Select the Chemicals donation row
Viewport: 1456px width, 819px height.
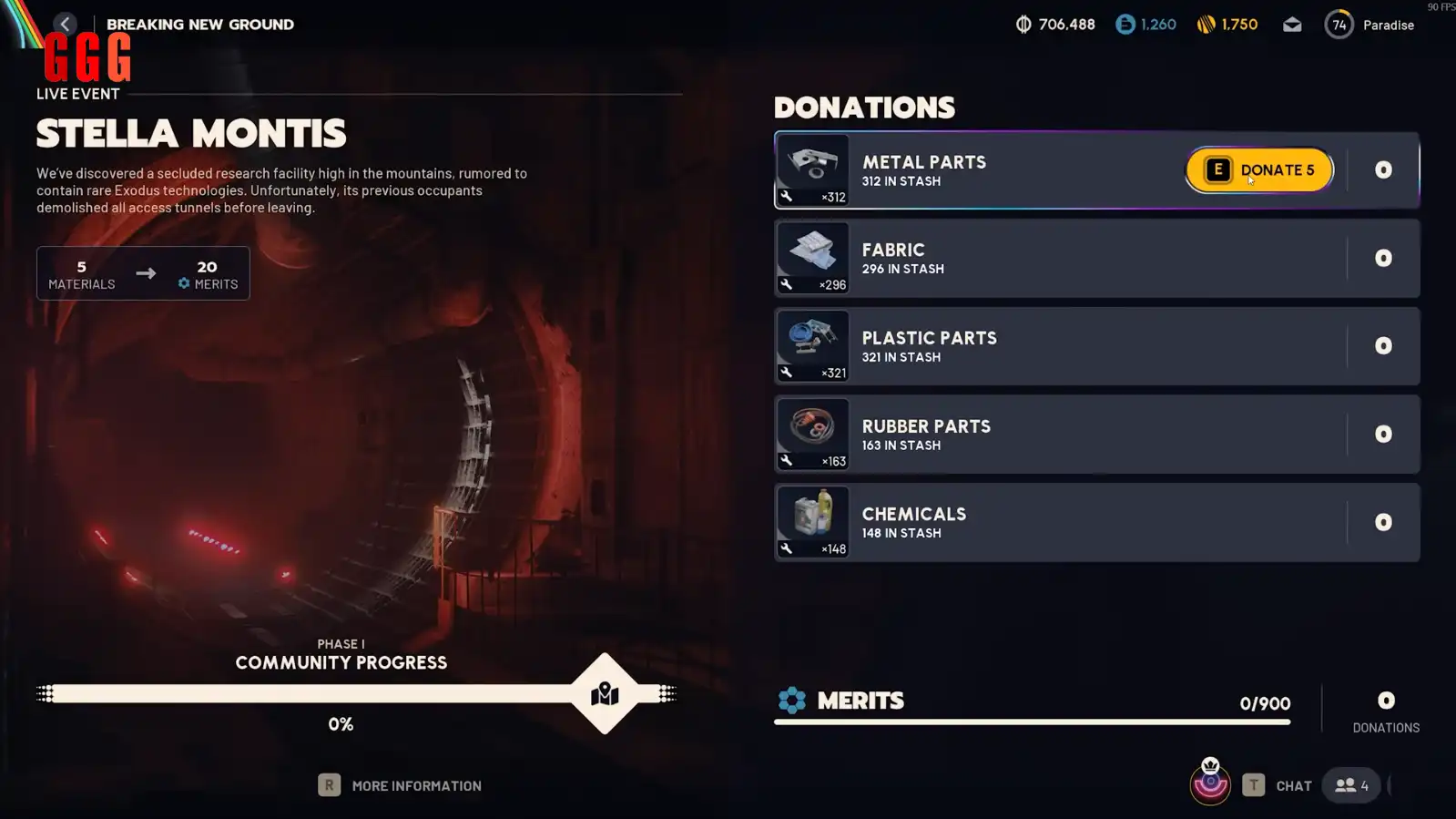click(x=1047, y=522)
